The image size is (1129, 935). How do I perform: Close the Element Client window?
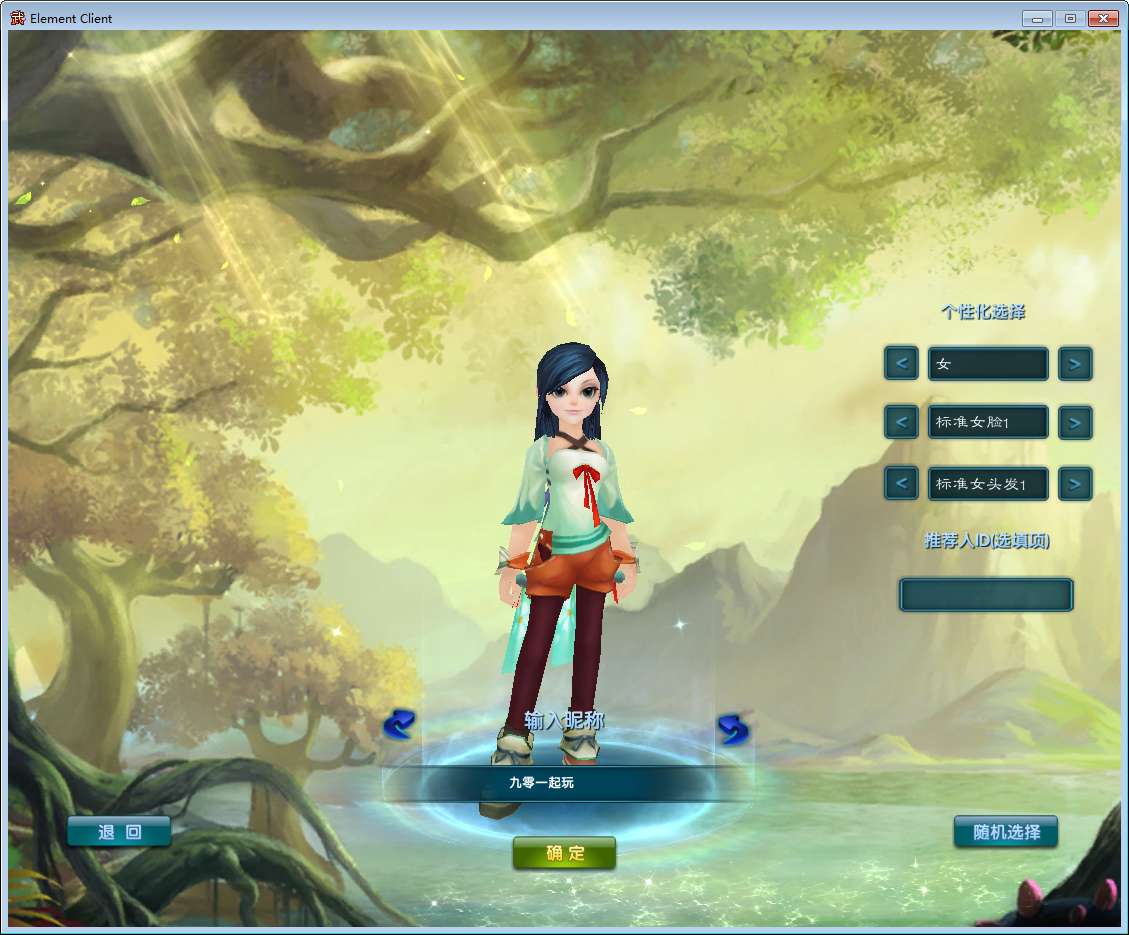pyautogui.click(x=1103, y=18)
